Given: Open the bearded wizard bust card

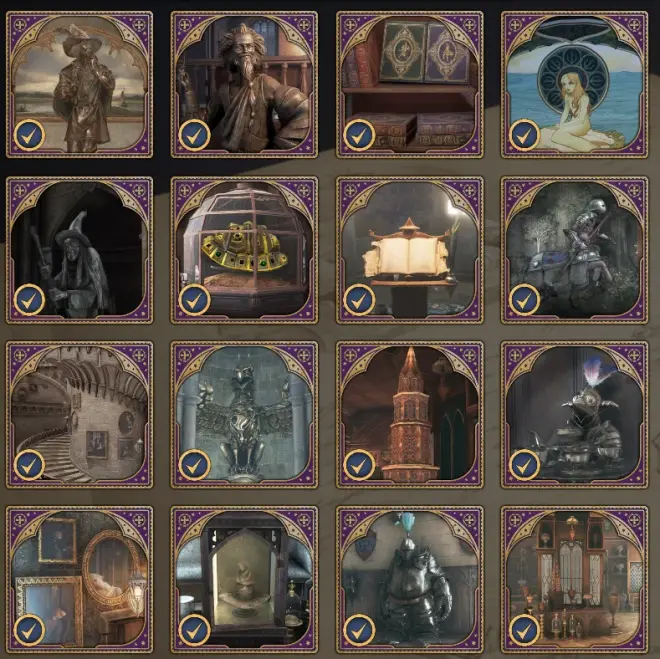Looking at the screenshot, I should pyautogui.click(x=244, y=85).
